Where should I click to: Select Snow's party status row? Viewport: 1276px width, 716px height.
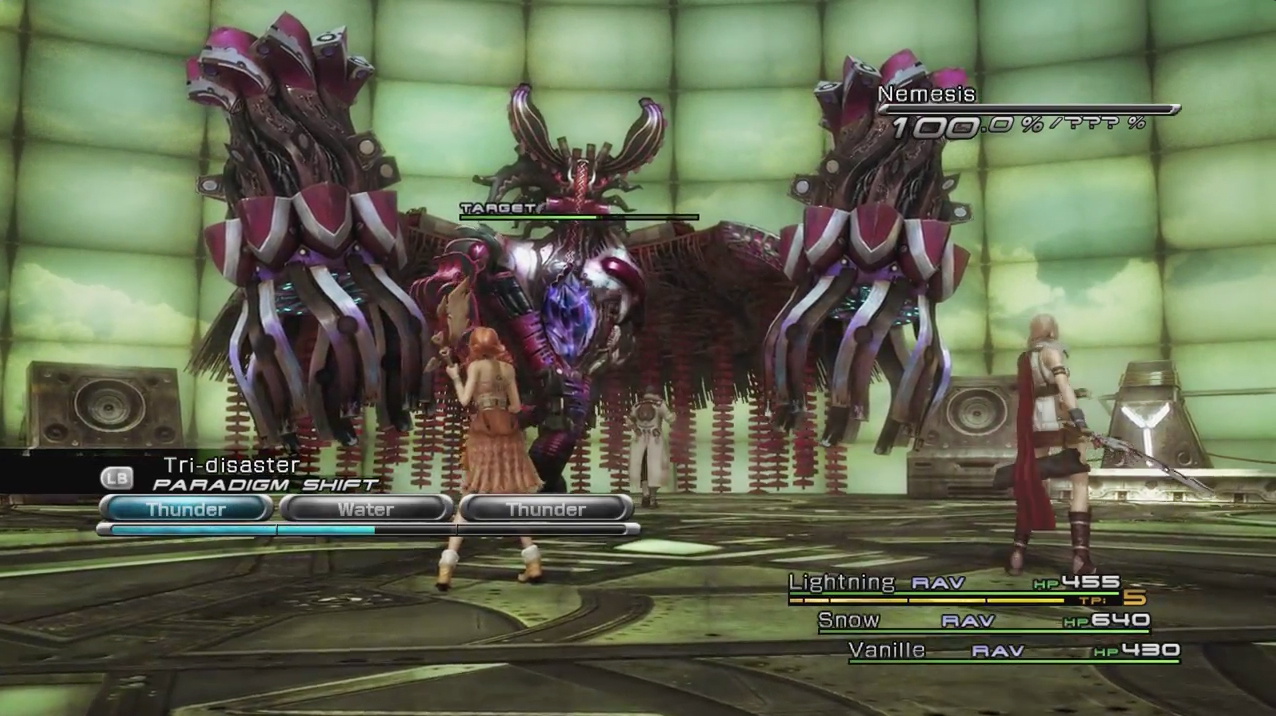point(983,621)
